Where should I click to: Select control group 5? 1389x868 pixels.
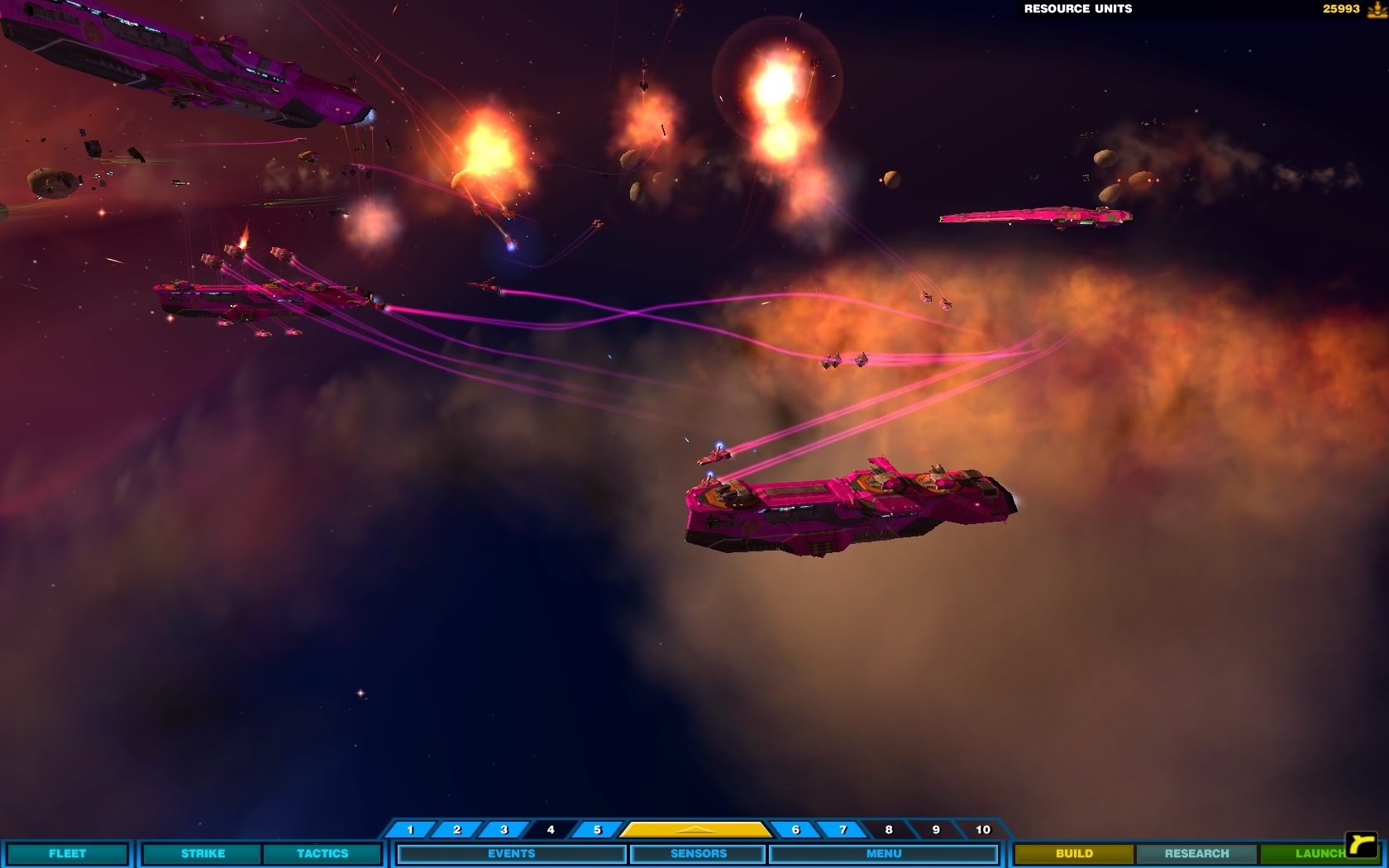[x=597, y=829]
